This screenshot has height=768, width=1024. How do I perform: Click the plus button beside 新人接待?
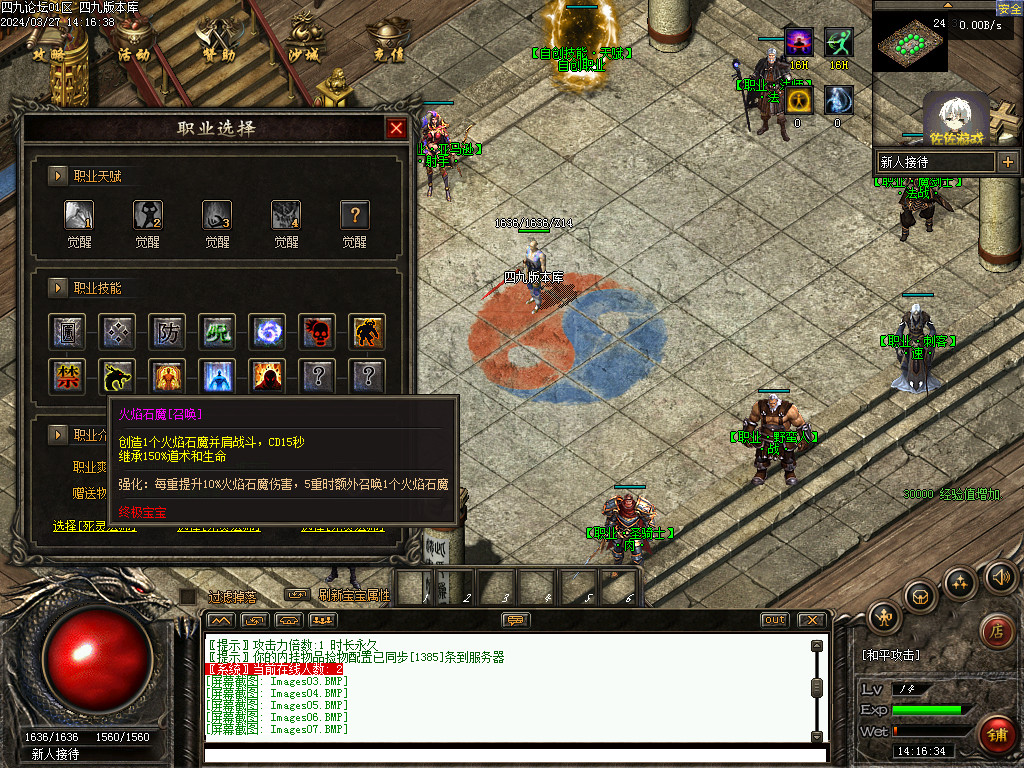coord(1007,161)
